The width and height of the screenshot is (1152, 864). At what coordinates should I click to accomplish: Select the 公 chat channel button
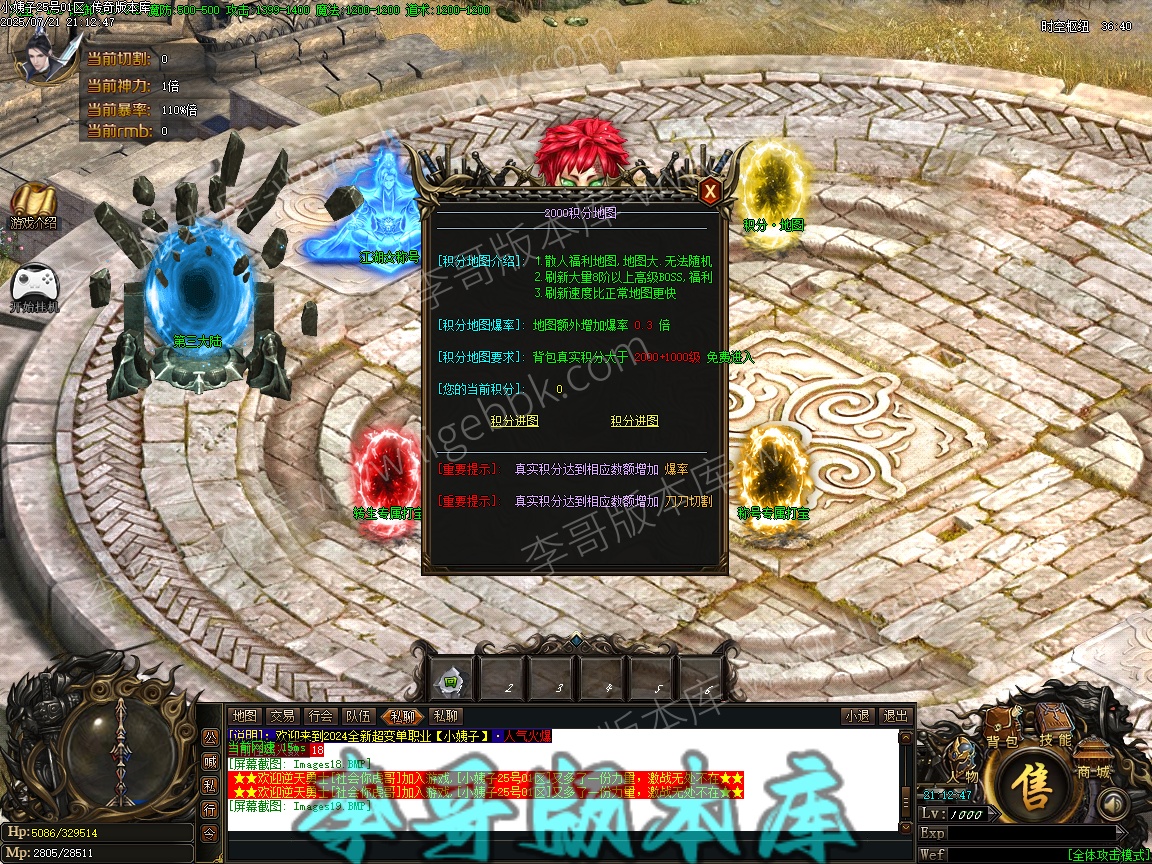[209, 737]
